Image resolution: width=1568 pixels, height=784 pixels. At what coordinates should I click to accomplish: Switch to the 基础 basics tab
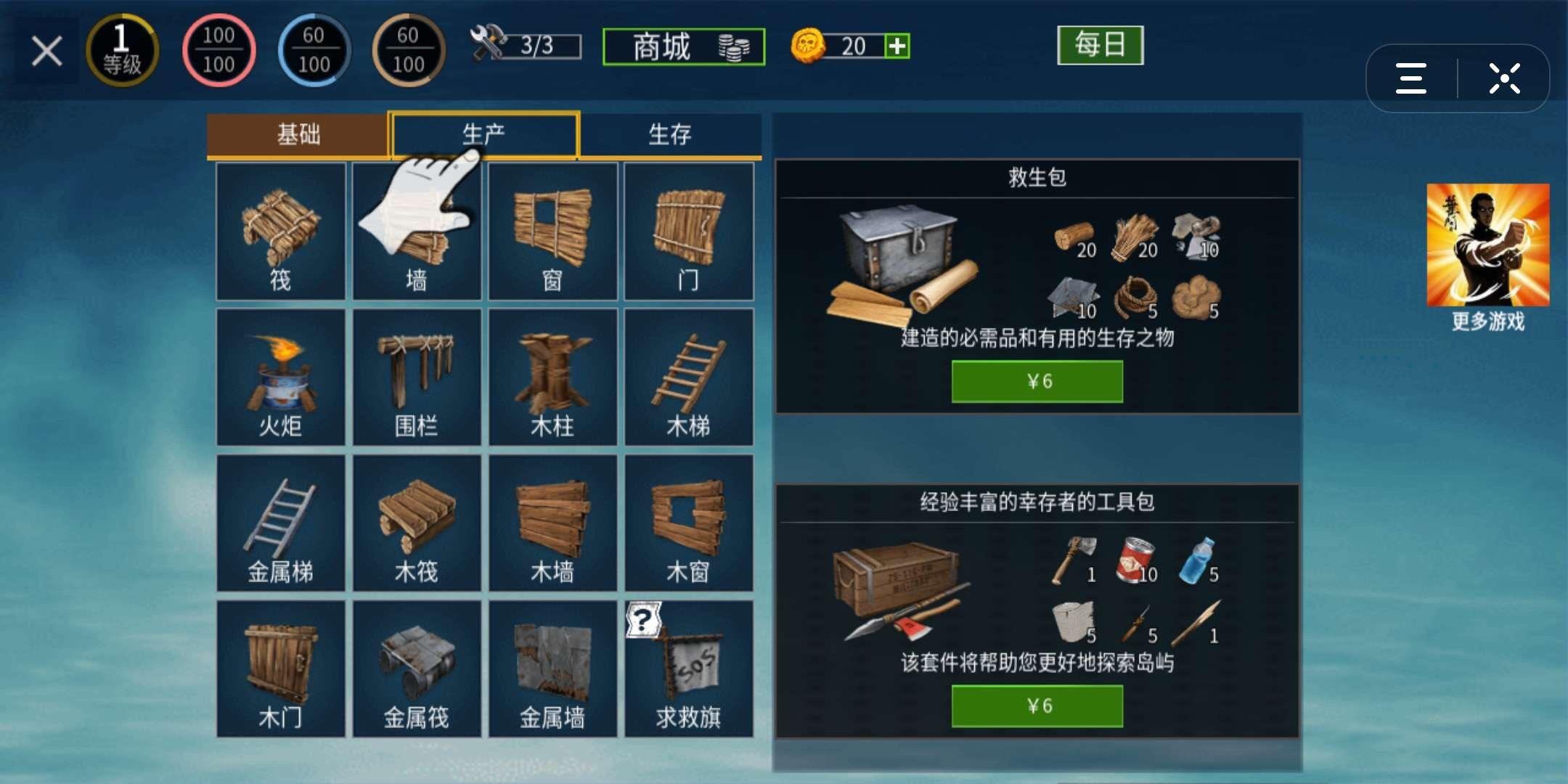[298, 134]
